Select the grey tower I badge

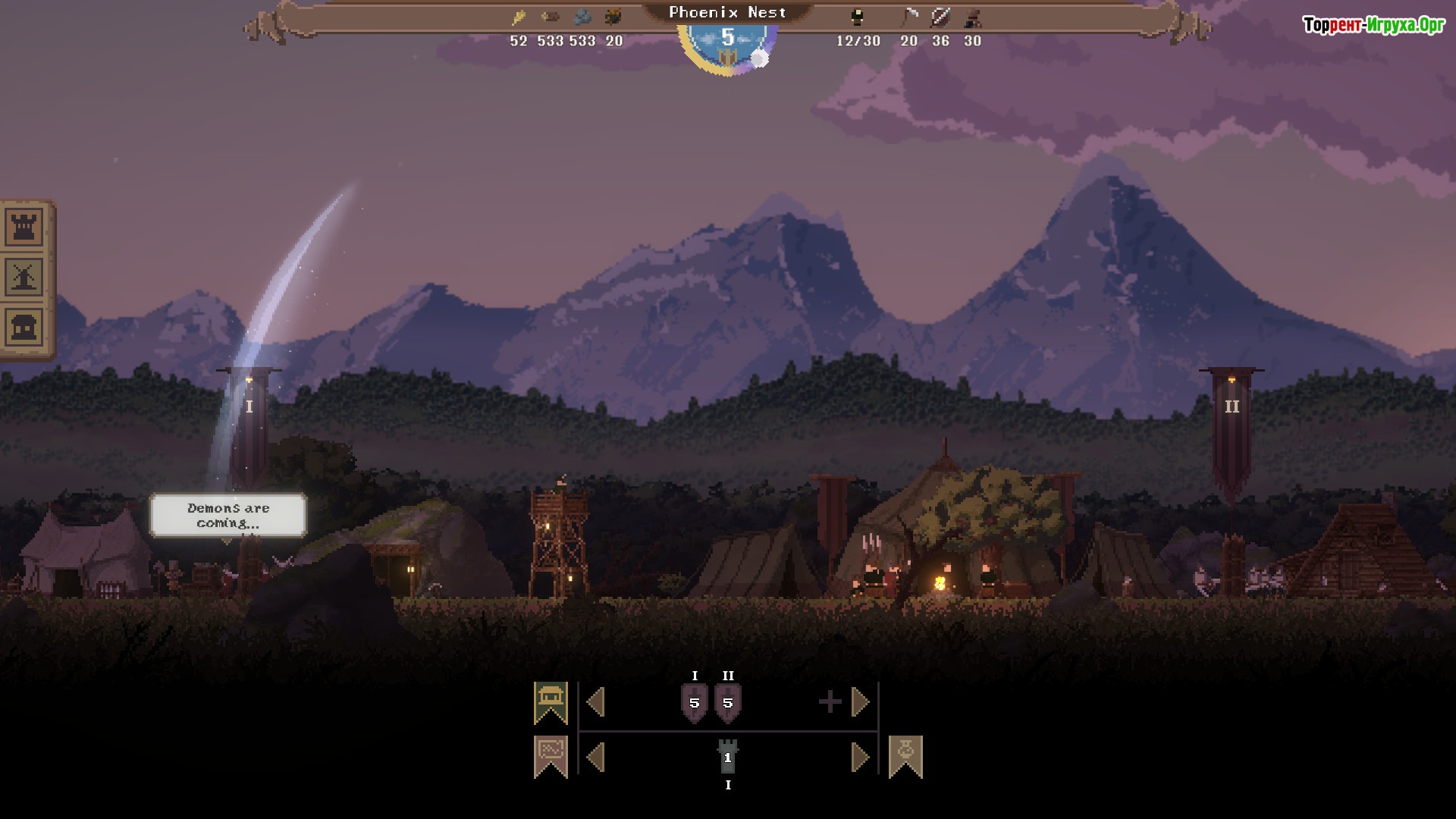coord(728,757)
